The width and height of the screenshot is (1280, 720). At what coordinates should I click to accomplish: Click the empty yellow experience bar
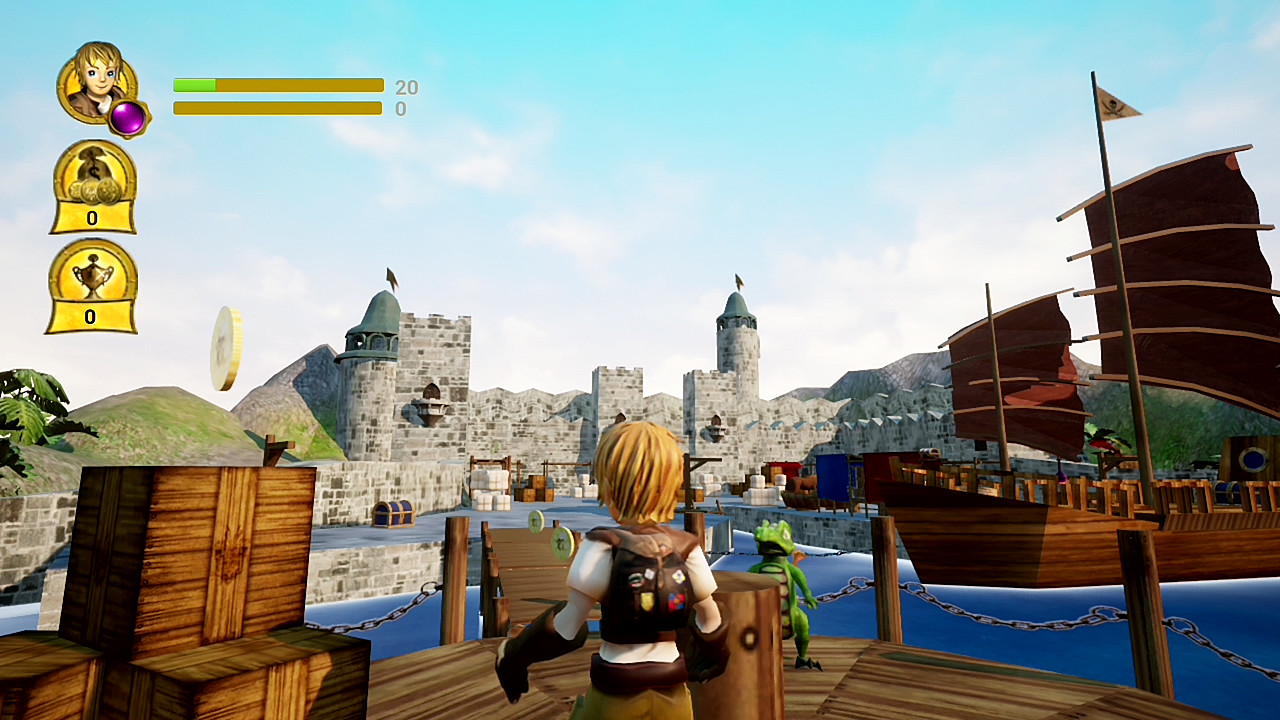[277, 107]
